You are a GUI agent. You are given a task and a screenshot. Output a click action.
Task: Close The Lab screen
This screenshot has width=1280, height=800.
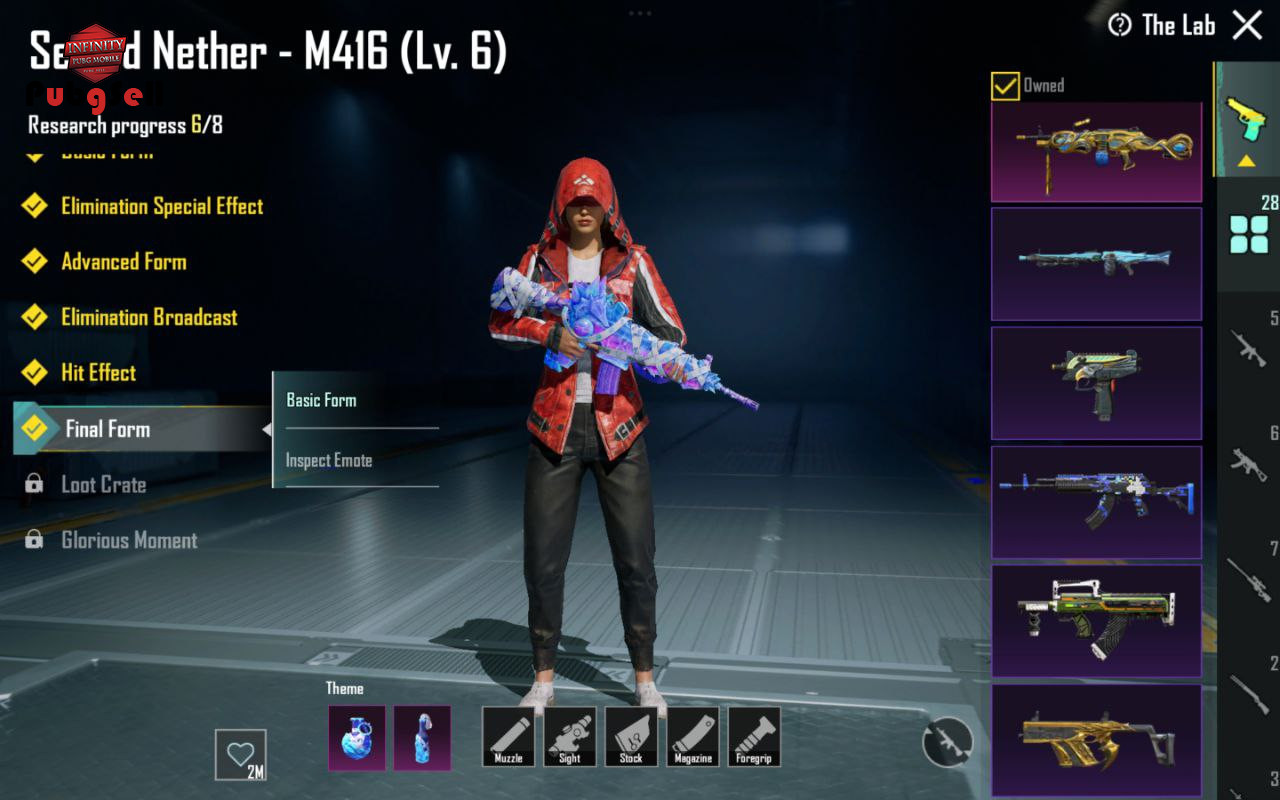[1247, 25]
